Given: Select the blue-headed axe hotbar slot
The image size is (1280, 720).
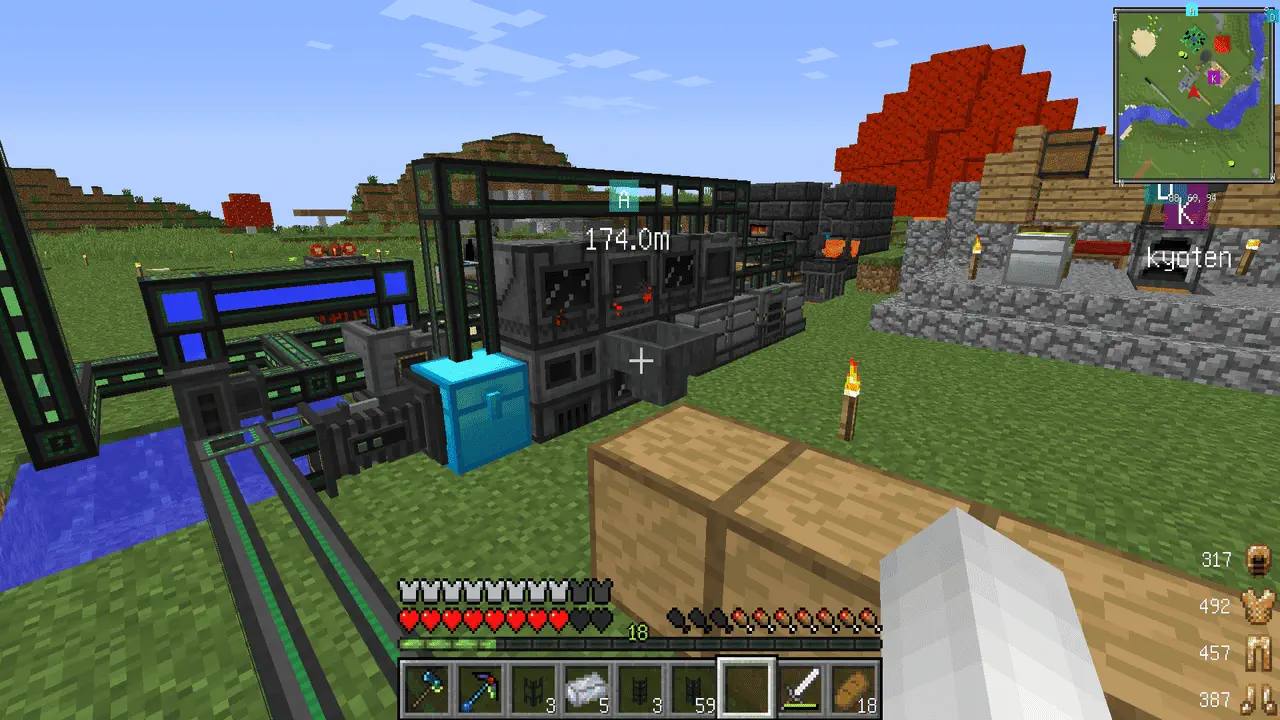Looking at the screenshot, I should pyautogui.click(x=427, y=689).
